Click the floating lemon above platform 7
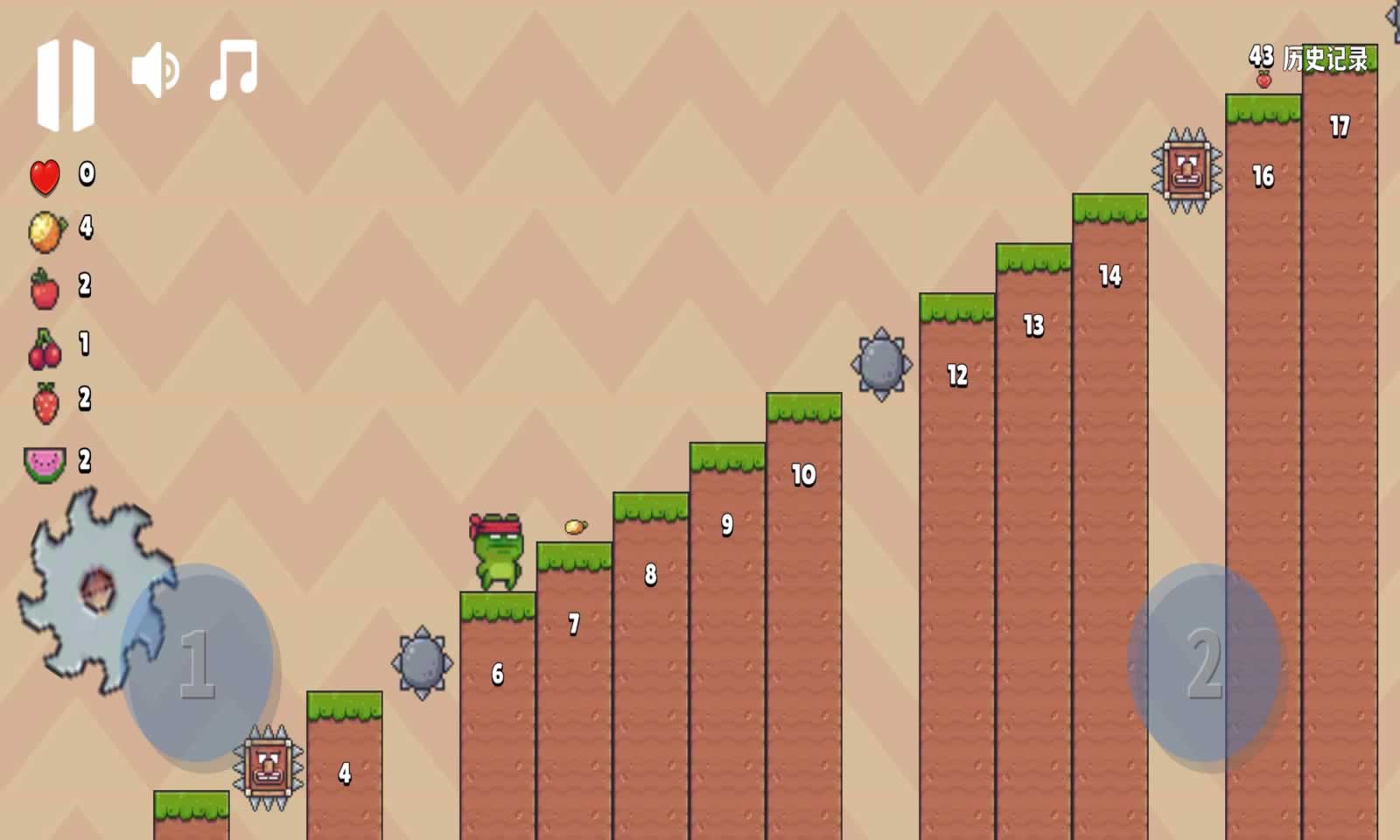1400x840 pixels. tap(575, 525)
